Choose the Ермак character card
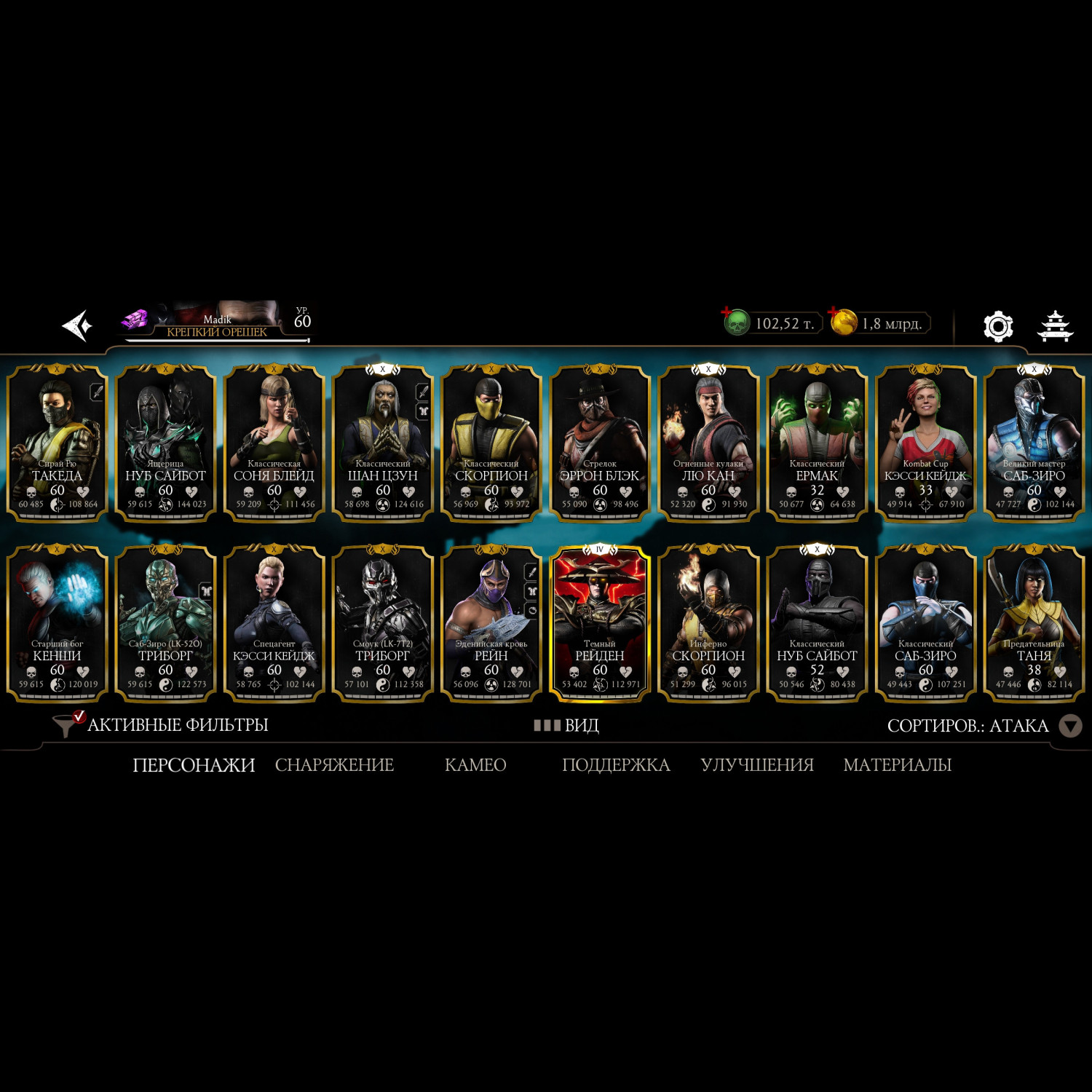The image size is (1092, 1092). (817, 443)
